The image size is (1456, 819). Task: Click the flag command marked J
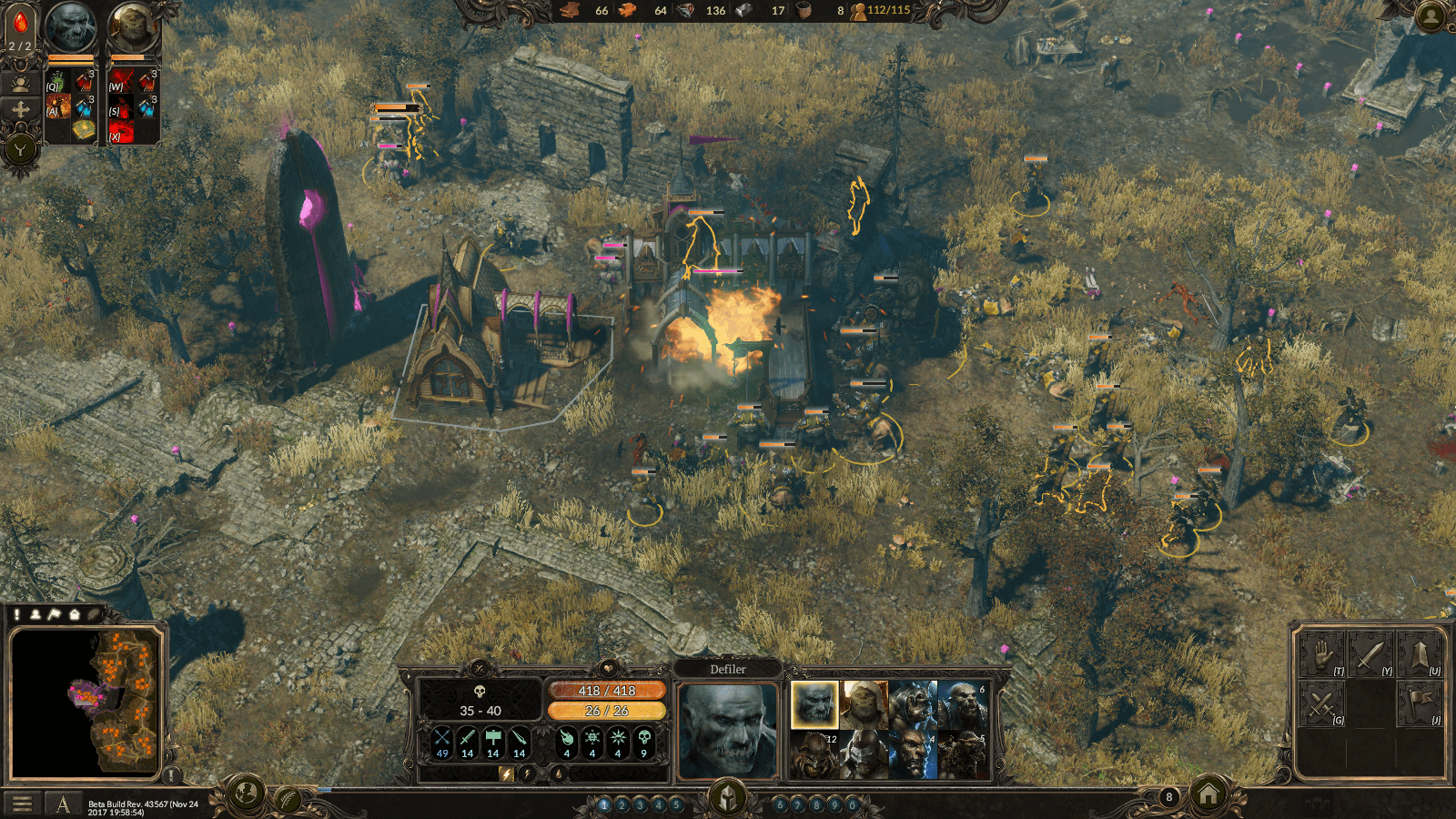click(x=1418, y=703)
